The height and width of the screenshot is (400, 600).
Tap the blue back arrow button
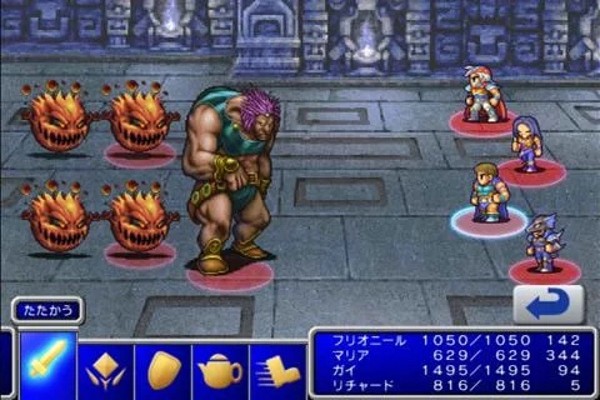(548, 304)
